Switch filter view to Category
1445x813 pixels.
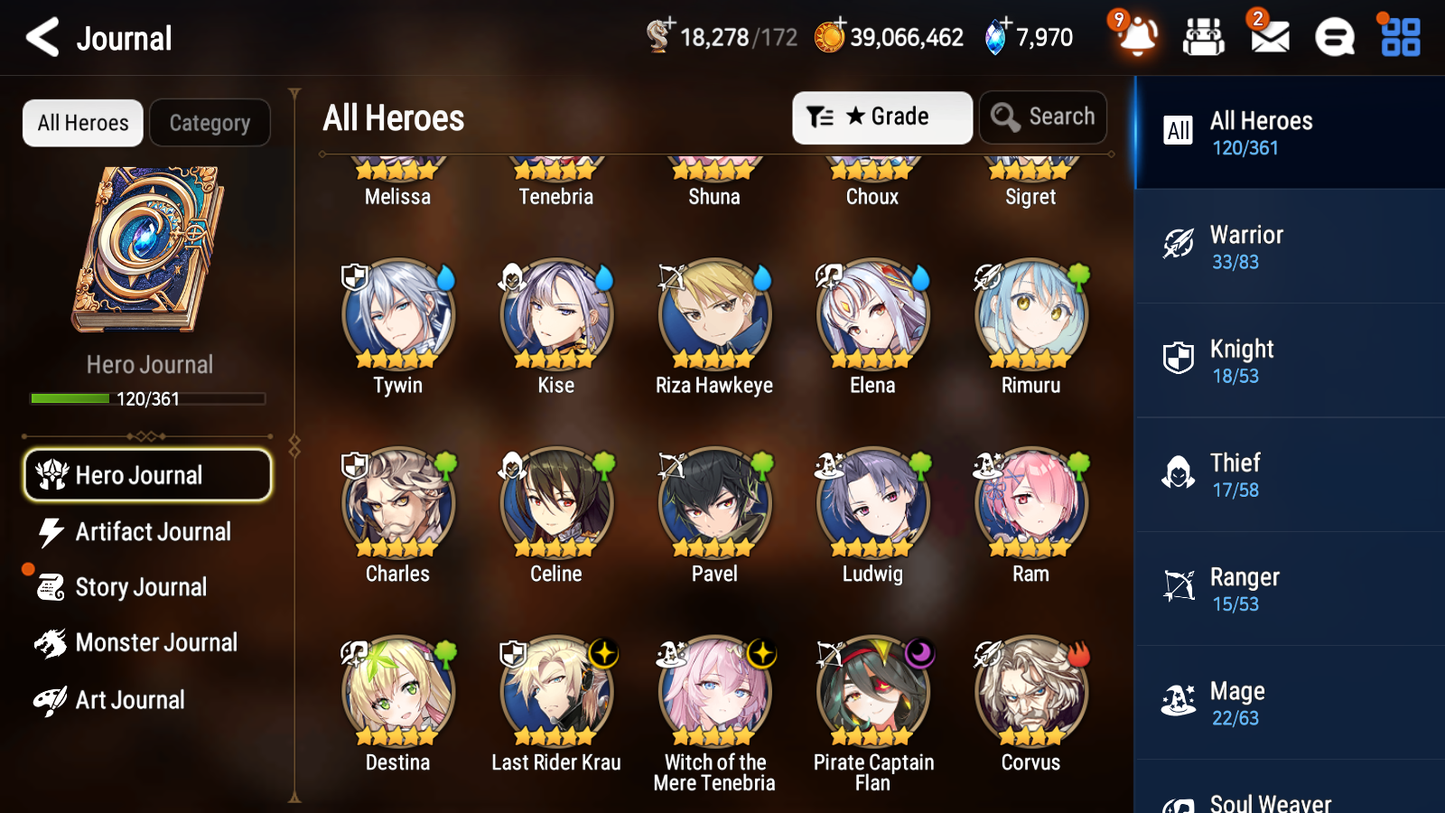[x=210, y=122]
